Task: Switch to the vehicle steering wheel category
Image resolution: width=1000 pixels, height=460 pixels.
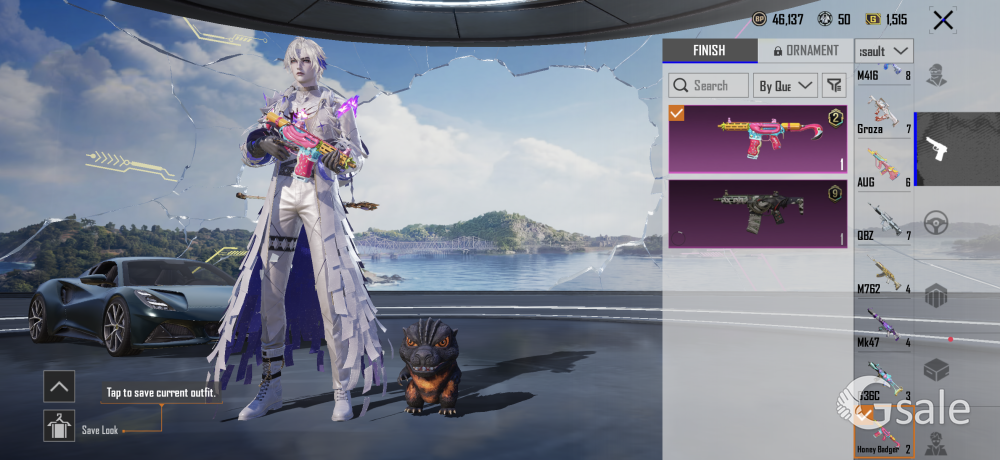Action: pyautogui.click(x=937, y=222)
